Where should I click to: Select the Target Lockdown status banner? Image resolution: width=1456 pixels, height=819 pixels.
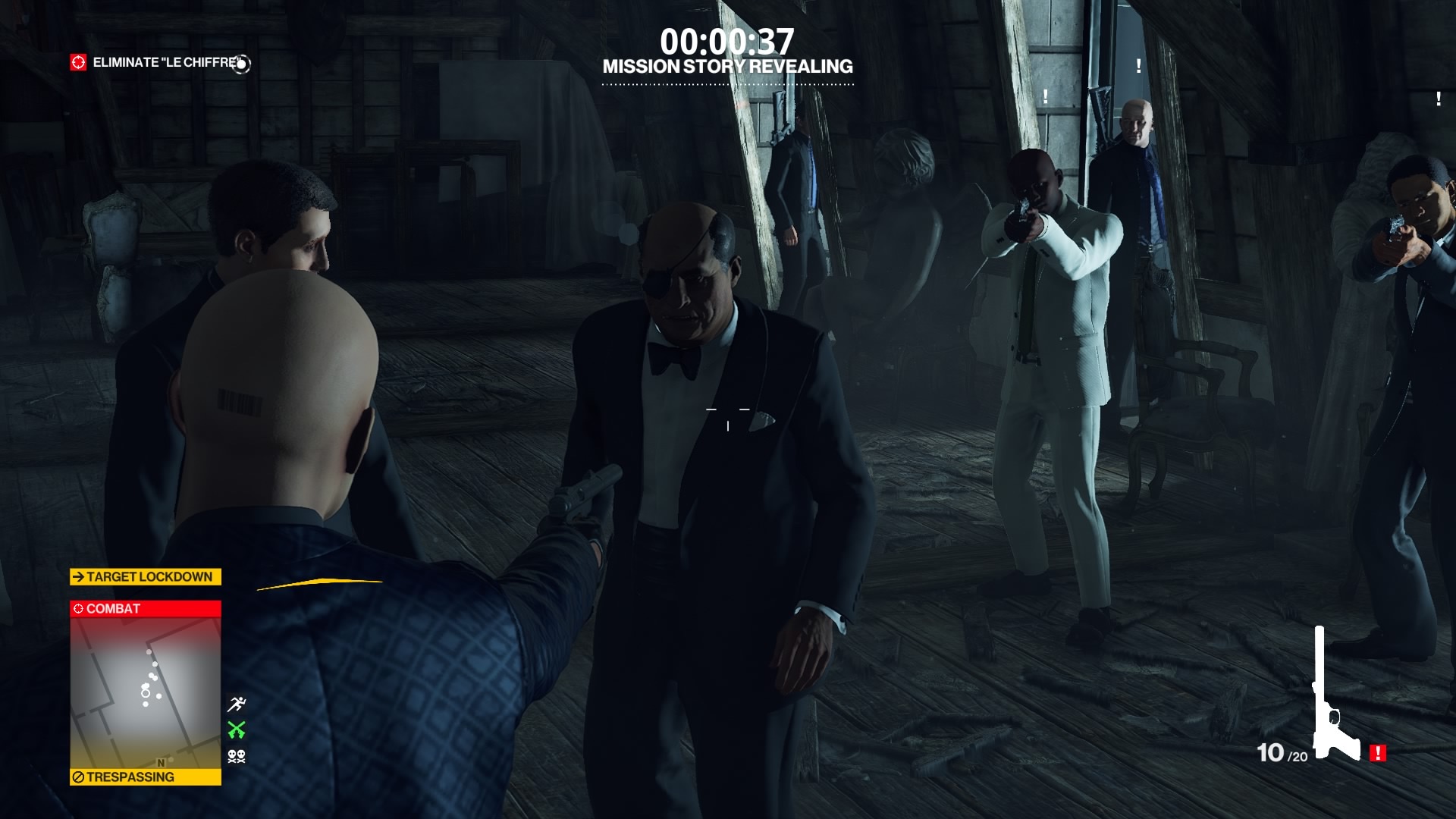[146, 577]
